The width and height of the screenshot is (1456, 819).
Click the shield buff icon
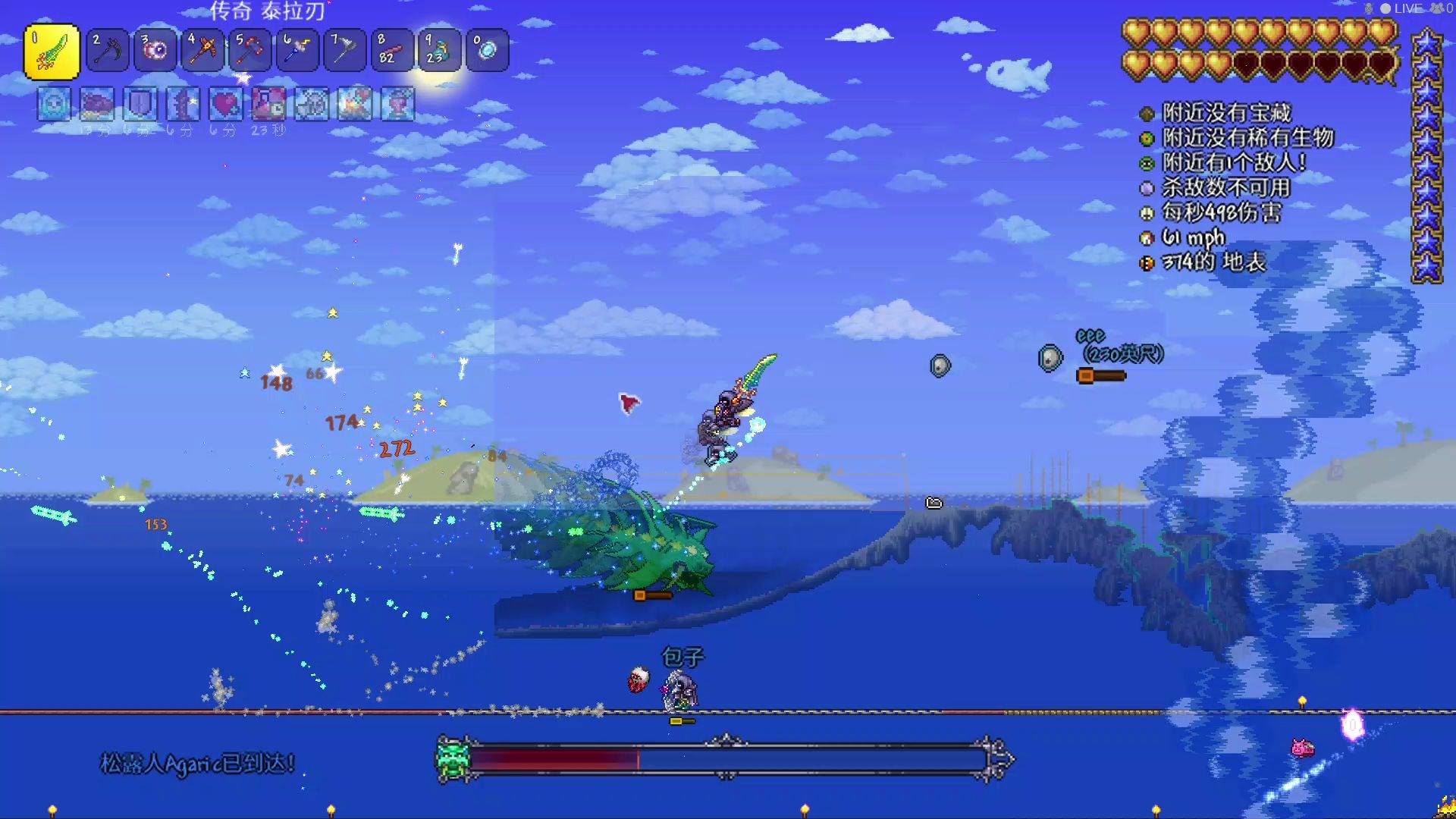140,105
